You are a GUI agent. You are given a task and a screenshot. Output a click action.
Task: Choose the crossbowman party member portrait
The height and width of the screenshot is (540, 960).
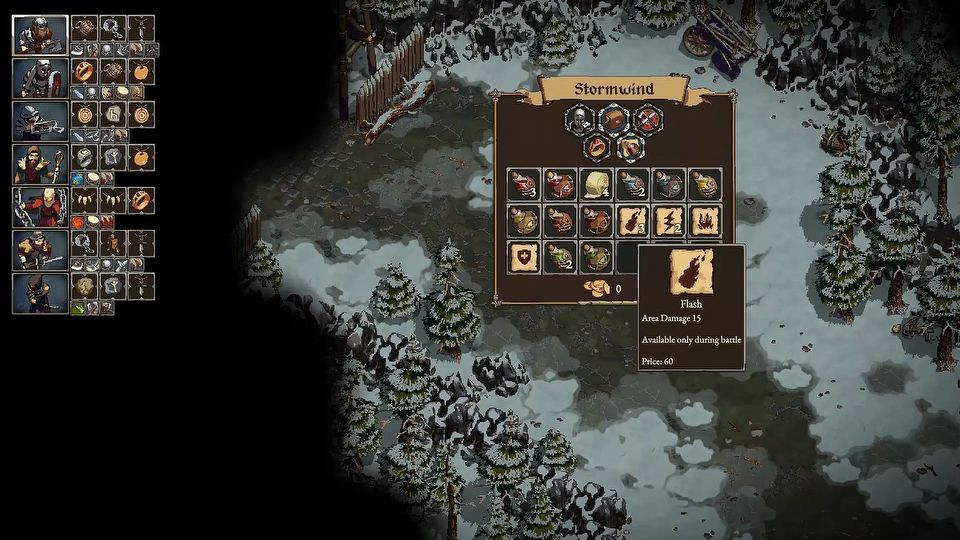pyautogui.click(x=40, y=121)
